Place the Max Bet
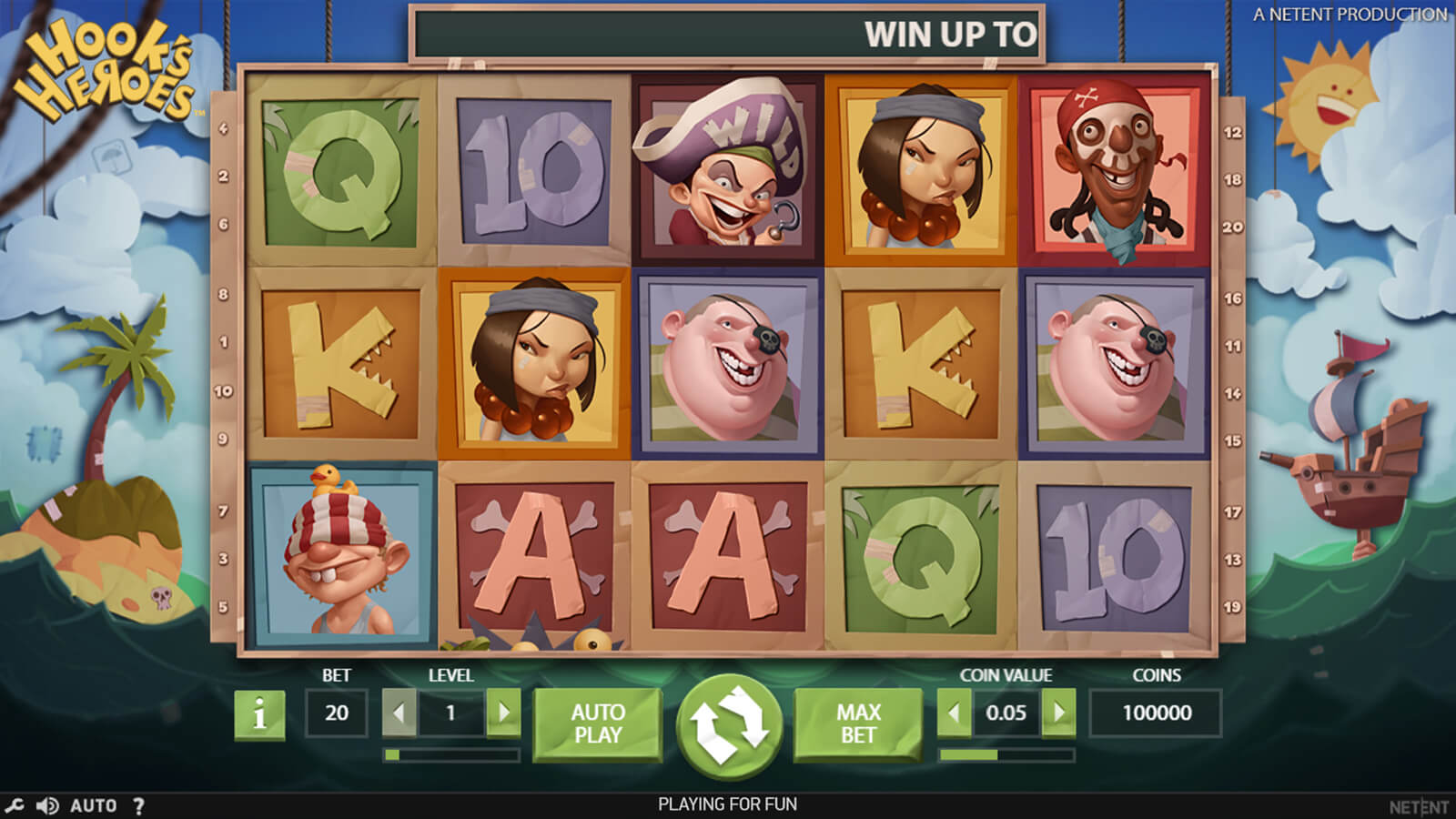Screen dimensions: 1456x819 click(x=858, y=723)
